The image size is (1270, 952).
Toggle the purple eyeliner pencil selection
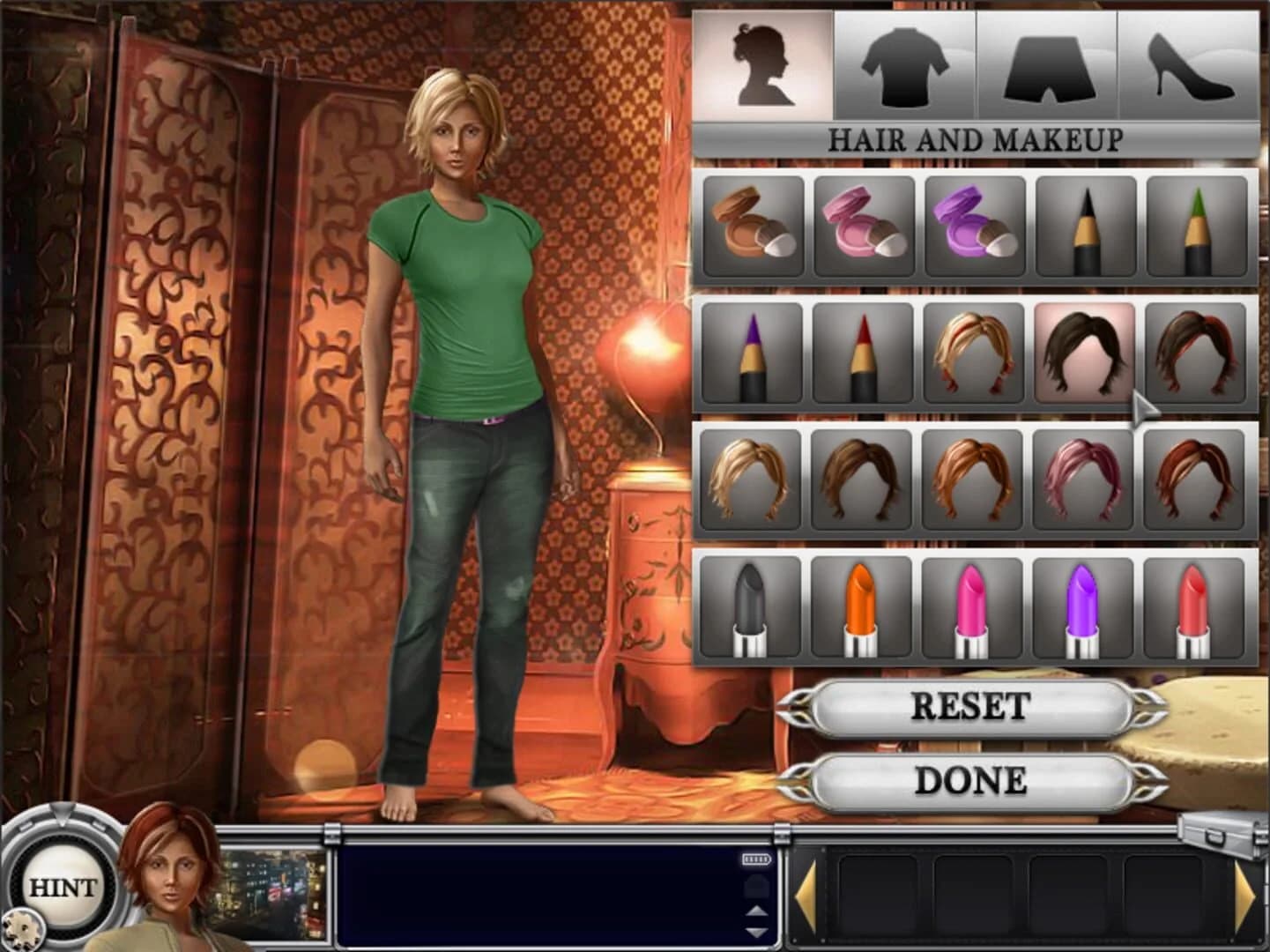click(x=753, y=354)
